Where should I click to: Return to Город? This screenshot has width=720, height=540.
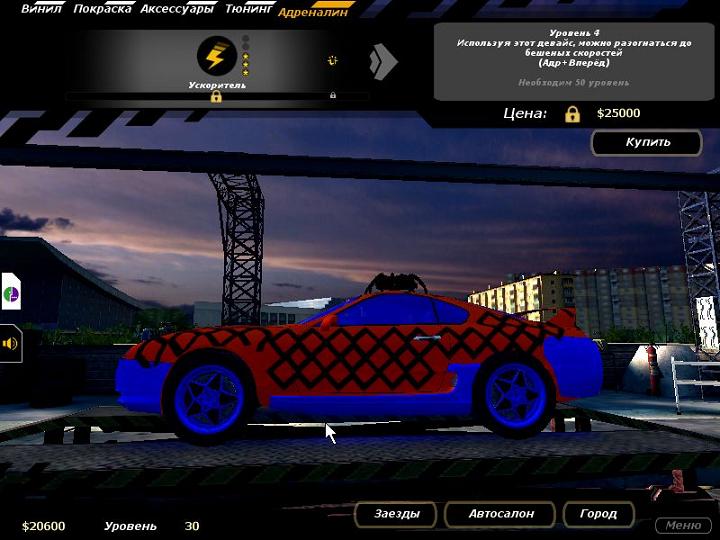pyautogui.click(x=598, y=514)
